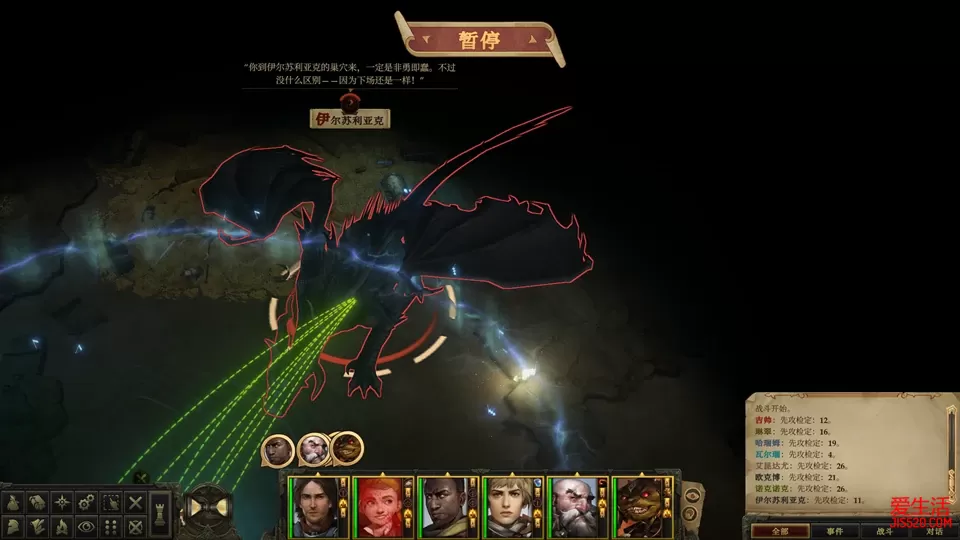The width and height of the screenshot is (960, 540).
Task: Click the dwarf's round speech bubble portrait
Action: coord(315,452)
